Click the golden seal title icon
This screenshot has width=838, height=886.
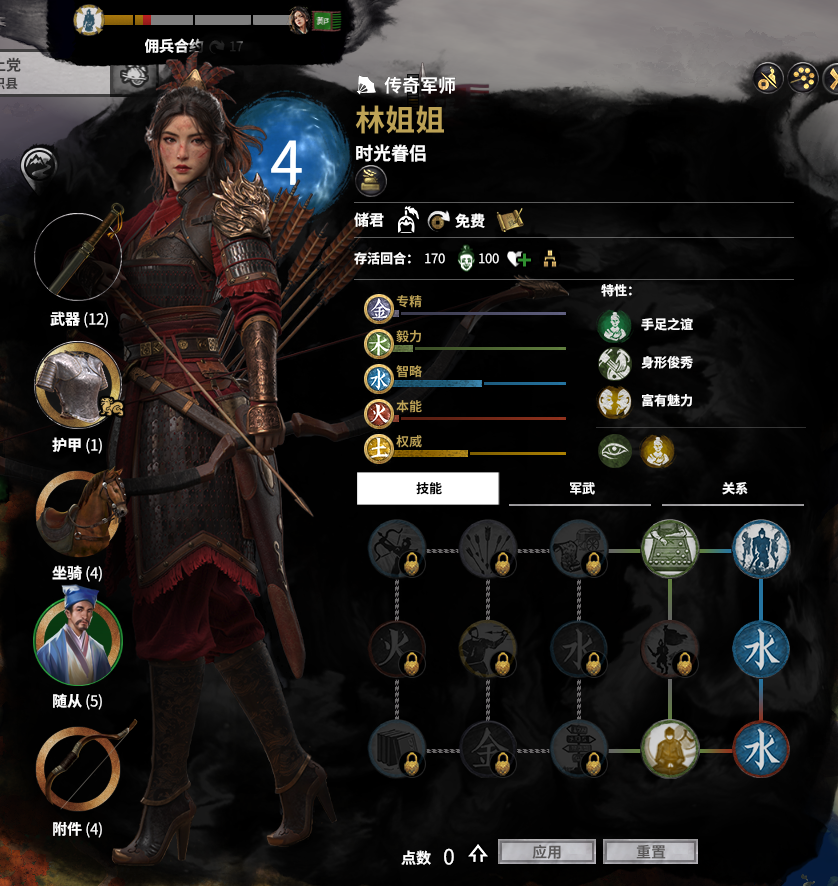[x=372, y=182]
